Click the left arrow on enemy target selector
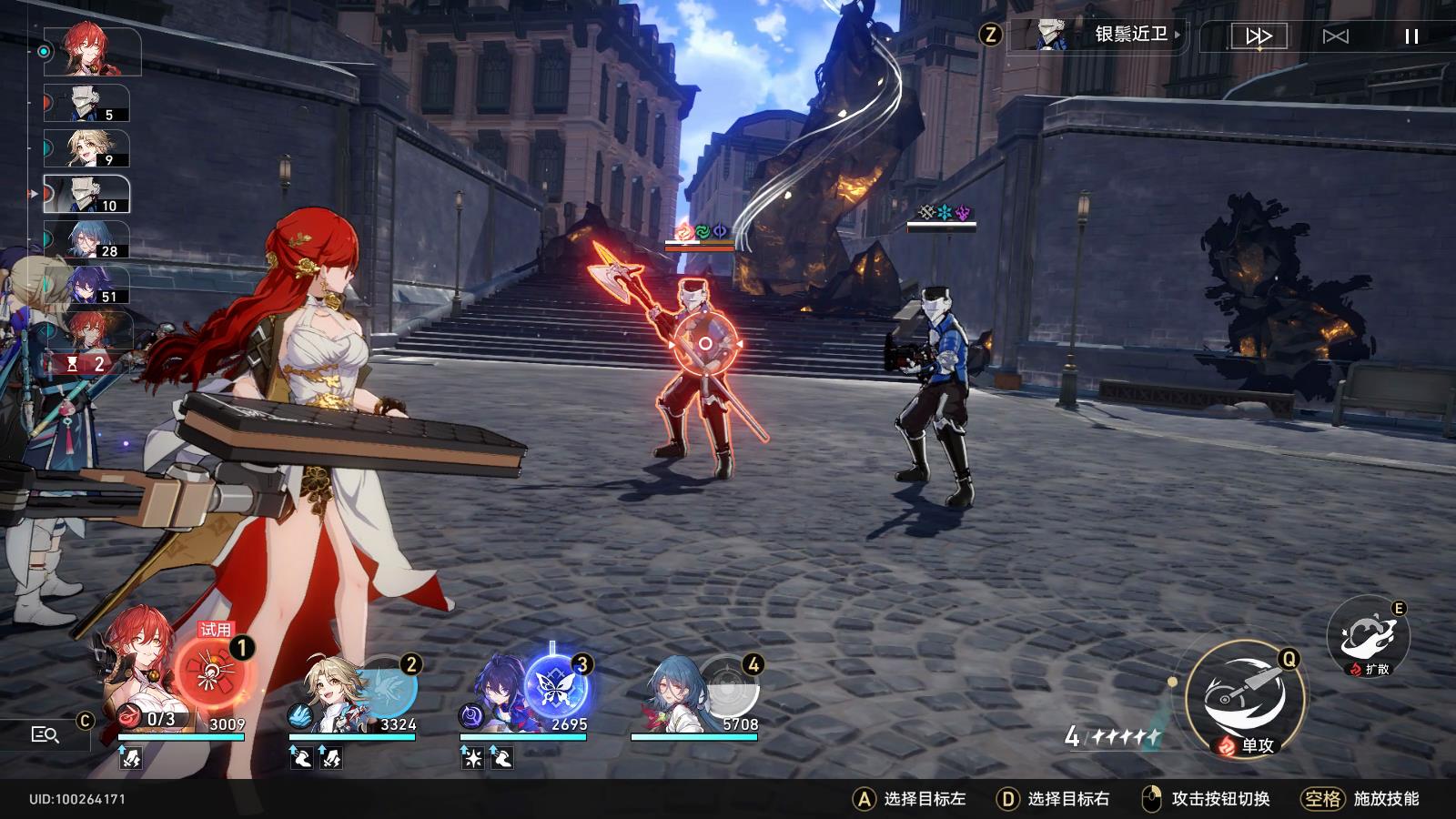Viewport: 1456px width, 819px height. pos(673,346)
